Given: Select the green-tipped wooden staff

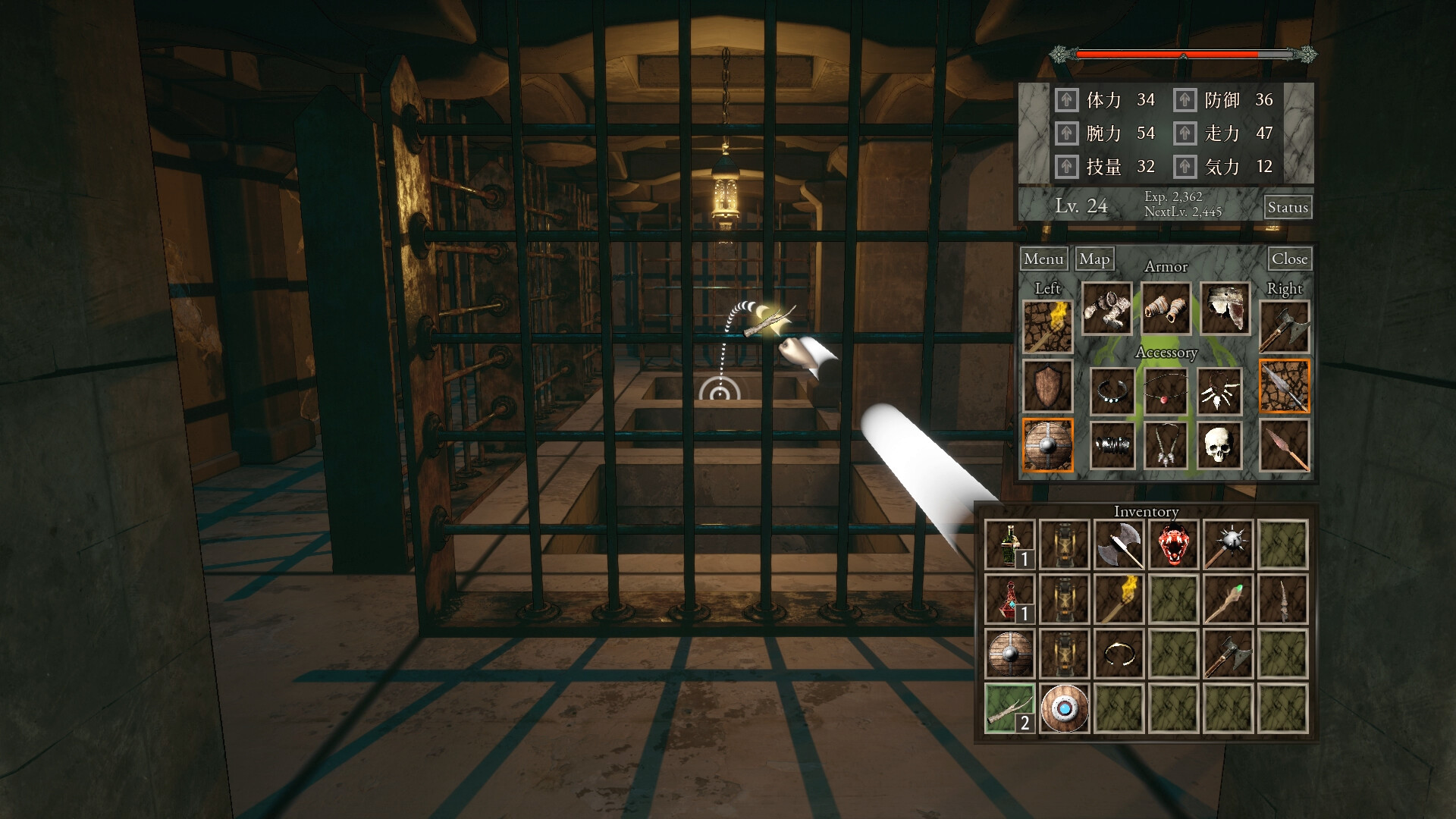Looking at the screenshot, I should 1228,599.
